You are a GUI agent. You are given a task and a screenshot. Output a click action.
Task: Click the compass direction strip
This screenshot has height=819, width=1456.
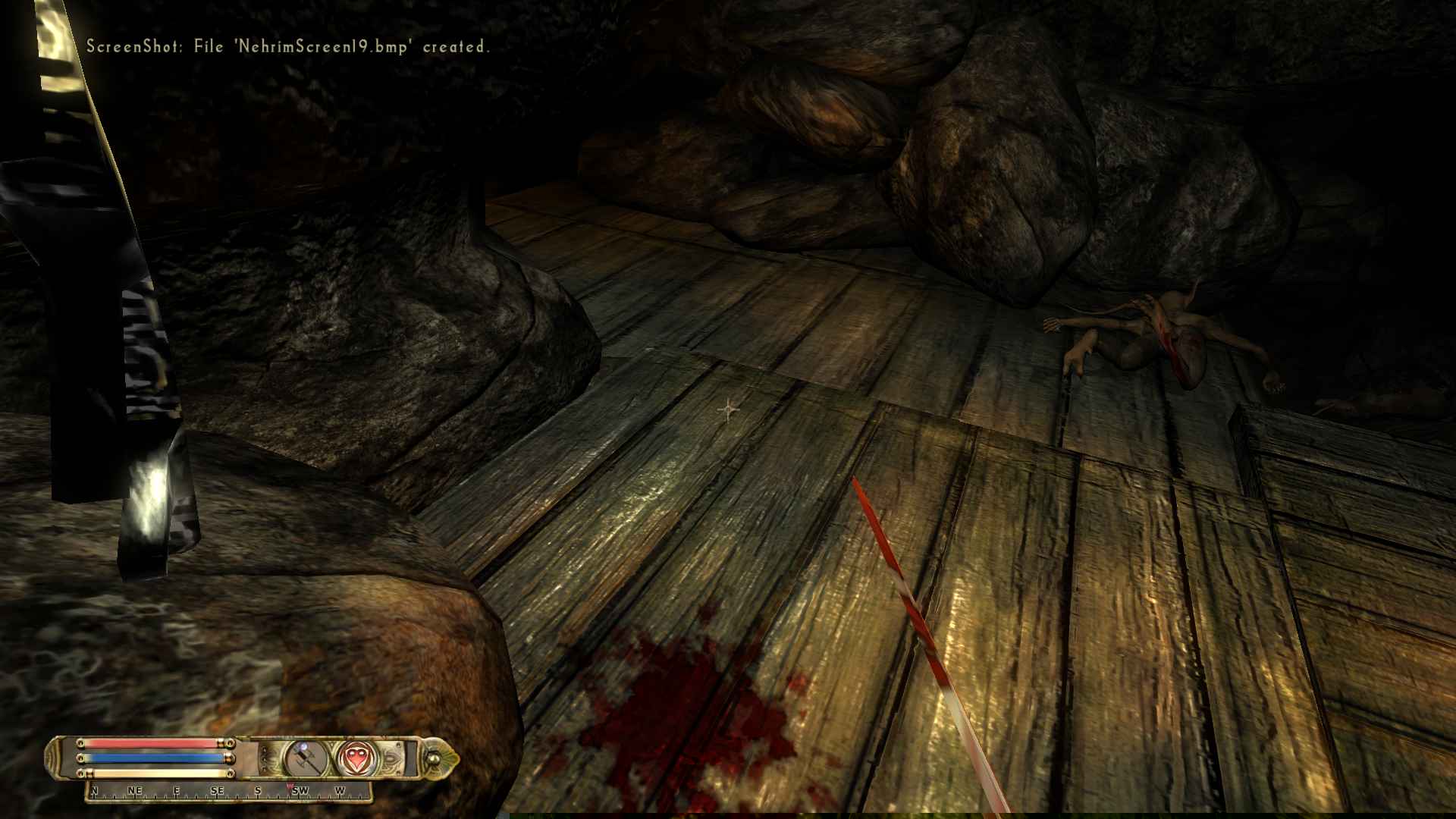(x=227, y=791)
